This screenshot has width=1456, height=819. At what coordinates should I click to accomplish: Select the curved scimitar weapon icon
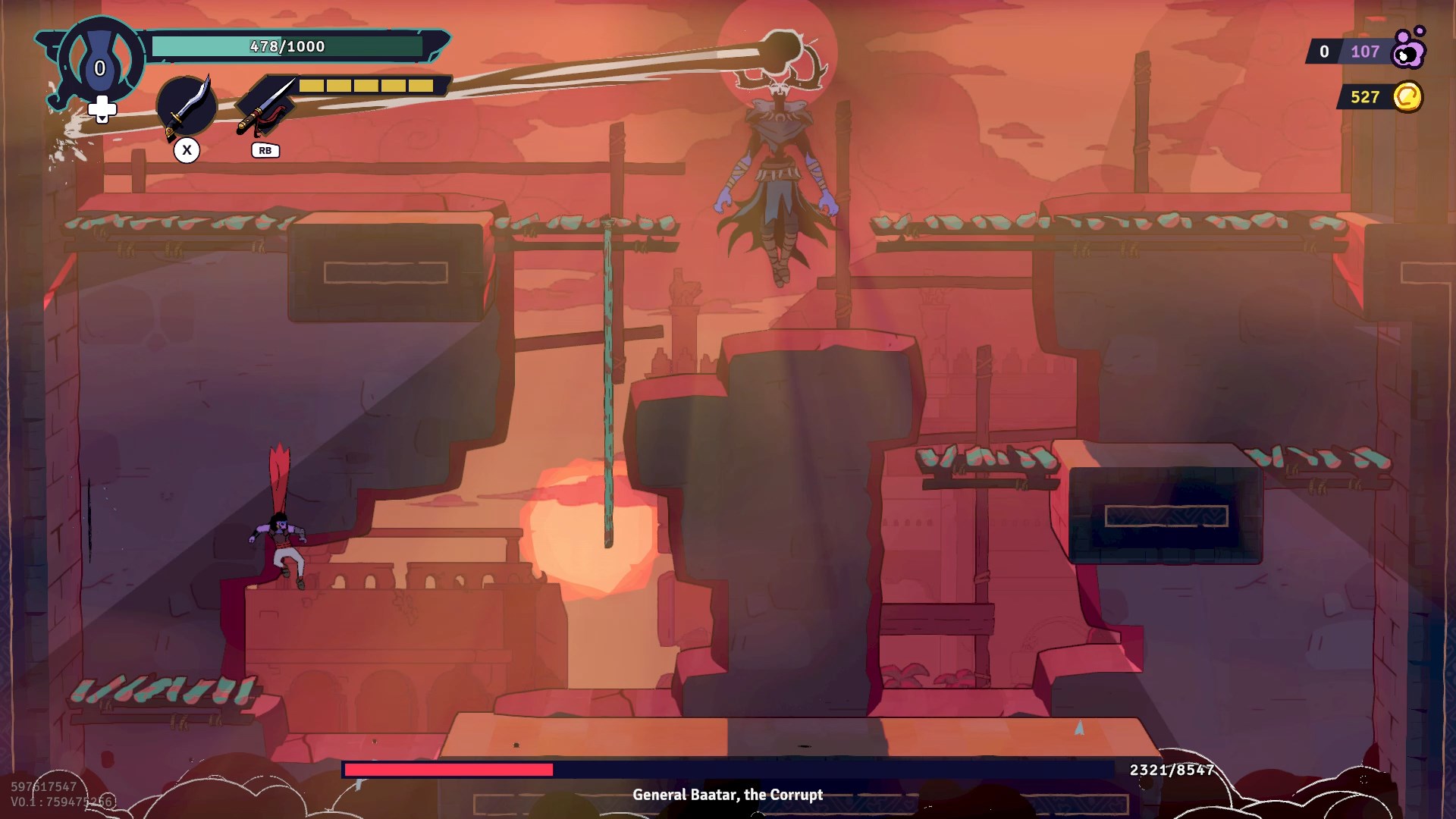pos(187,107)
